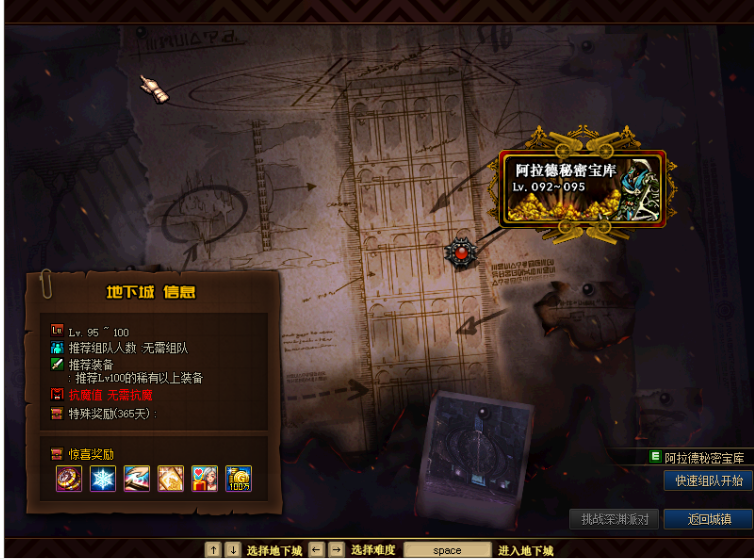754x560 pixels.
Task: Select the next dungeon with the down arrow
Action: pyautogui.click(x=233, y=550)
